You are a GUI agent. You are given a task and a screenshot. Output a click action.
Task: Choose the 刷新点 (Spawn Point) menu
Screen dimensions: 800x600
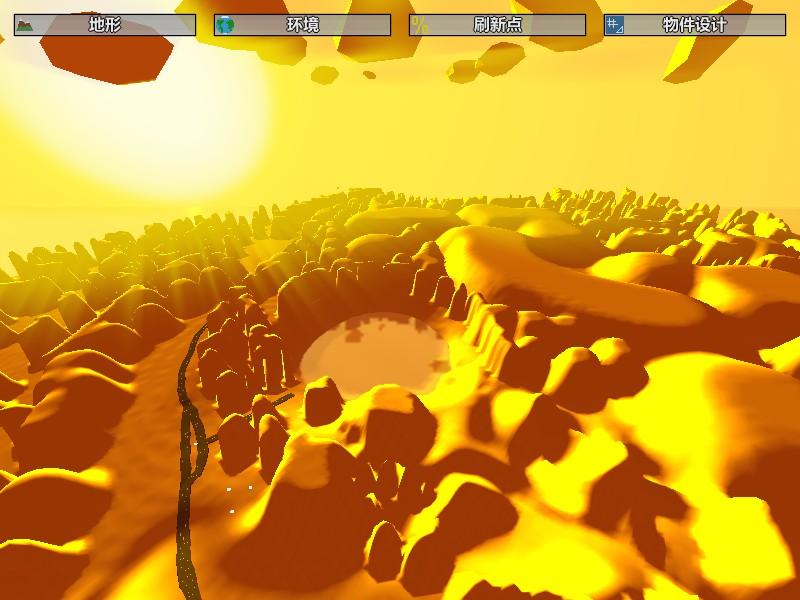point(497,25)
